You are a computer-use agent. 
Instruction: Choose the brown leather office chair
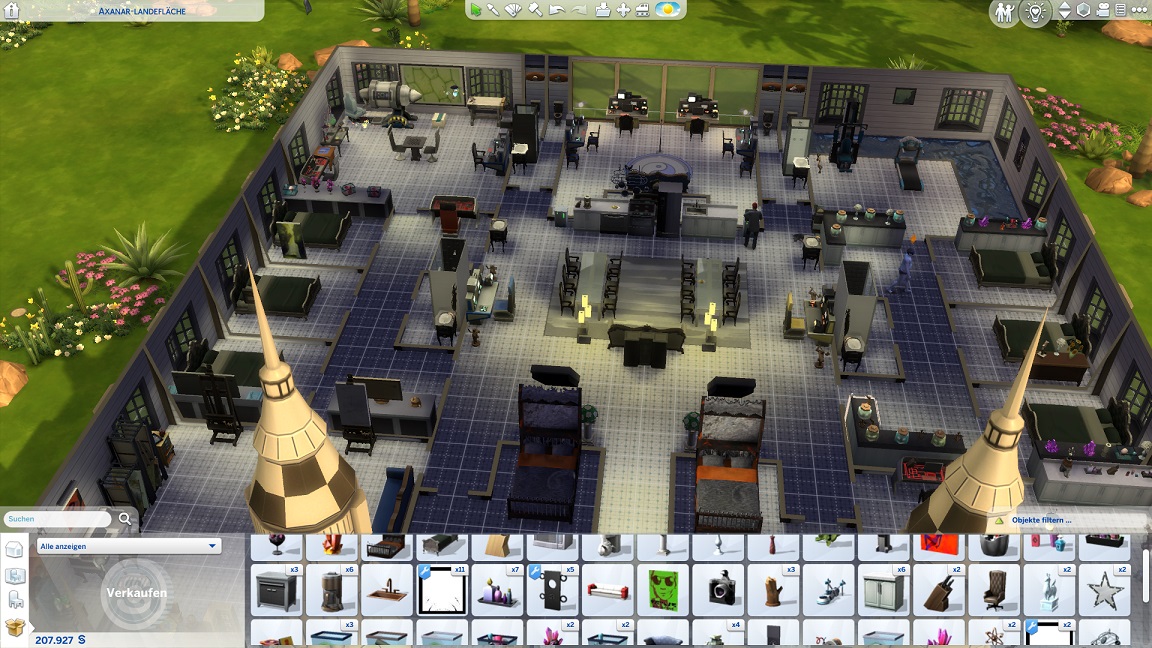(x=995, y=589)
